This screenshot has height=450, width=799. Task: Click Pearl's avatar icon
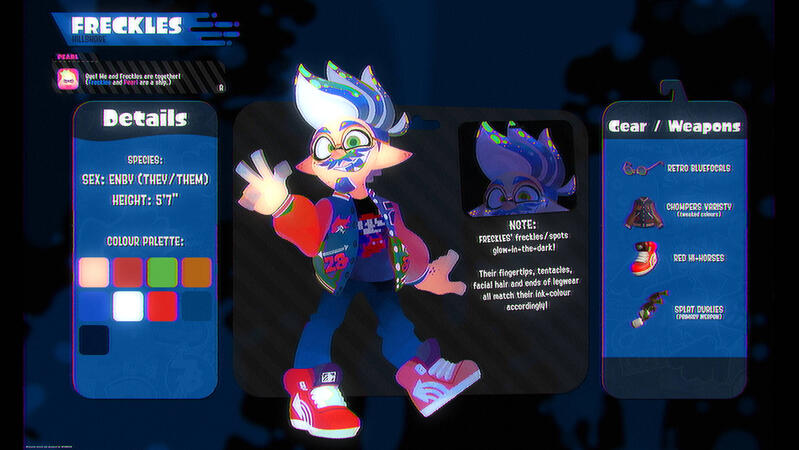[68, 79]
